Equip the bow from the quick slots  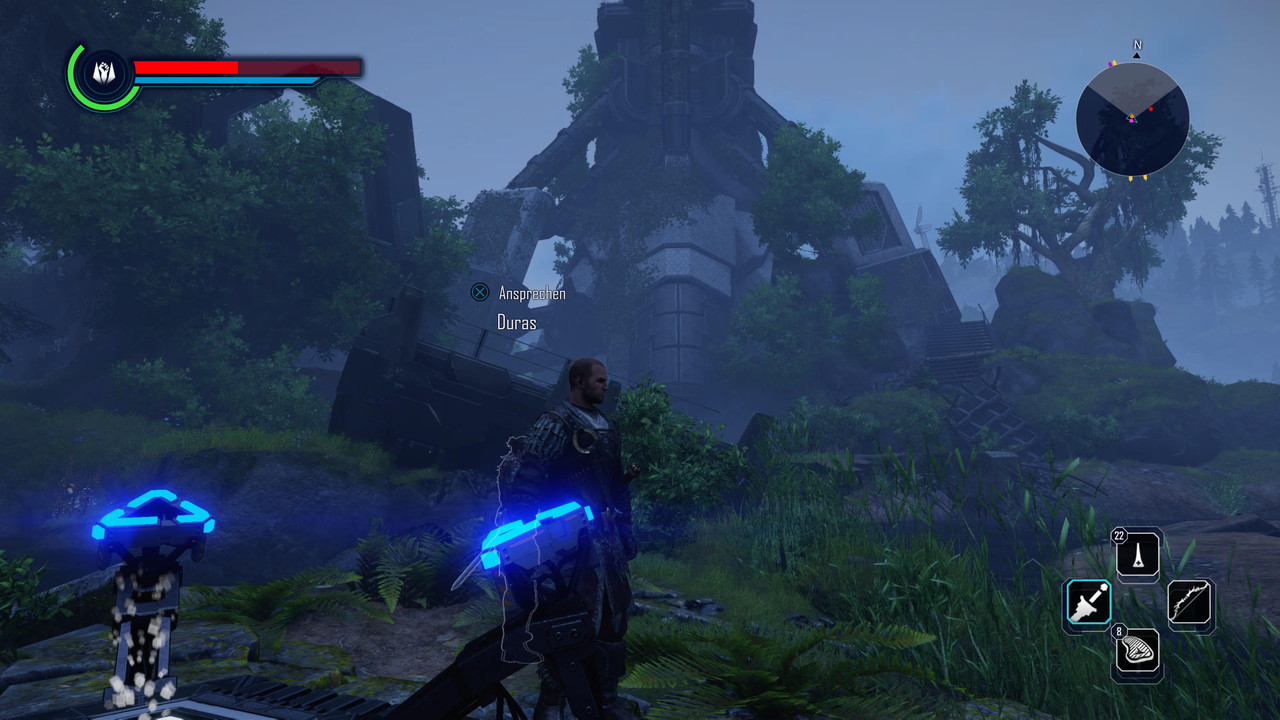click(1190, 604)
